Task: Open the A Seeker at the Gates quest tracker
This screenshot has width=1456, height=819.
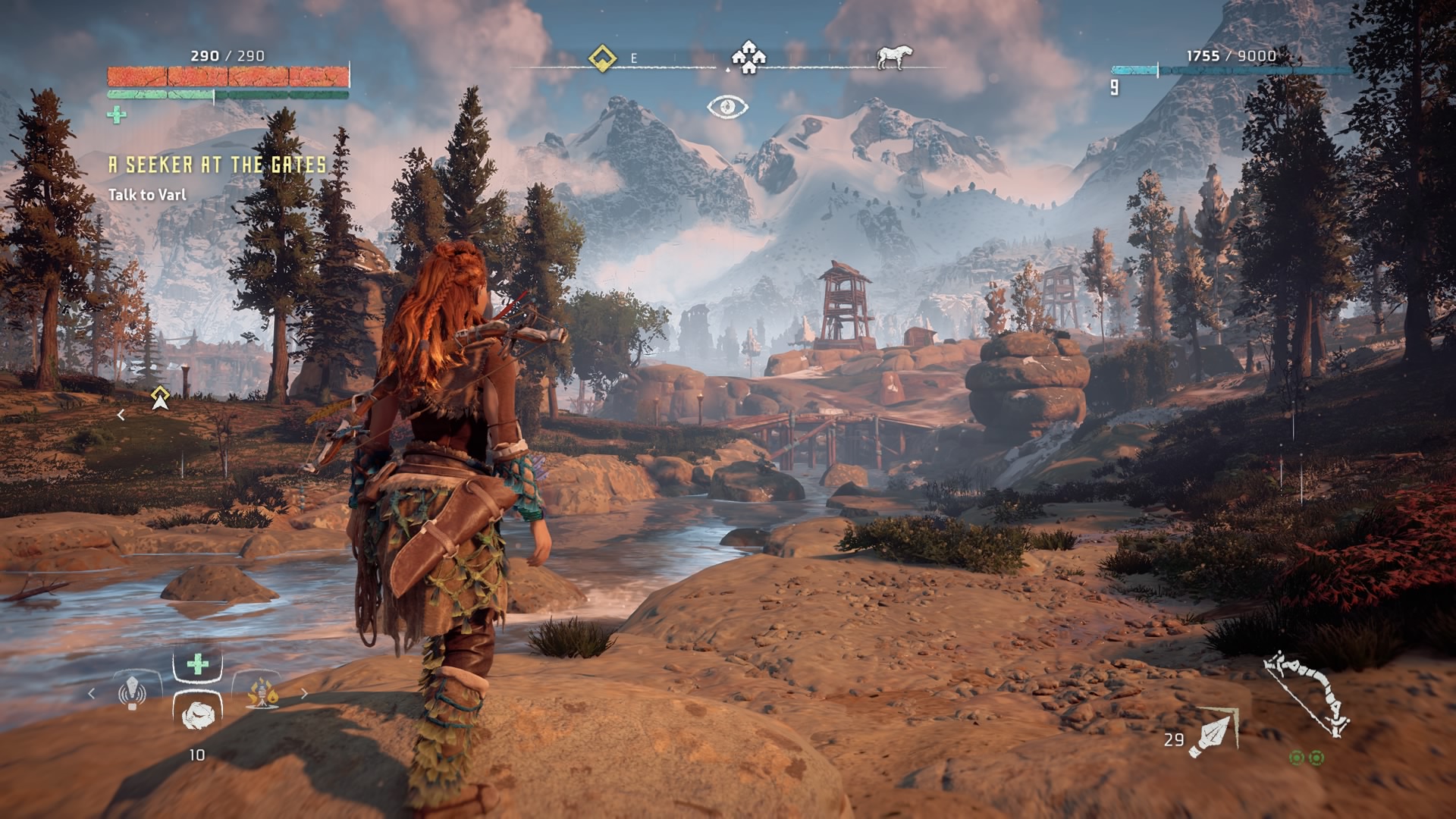Action: coord(218,165)
